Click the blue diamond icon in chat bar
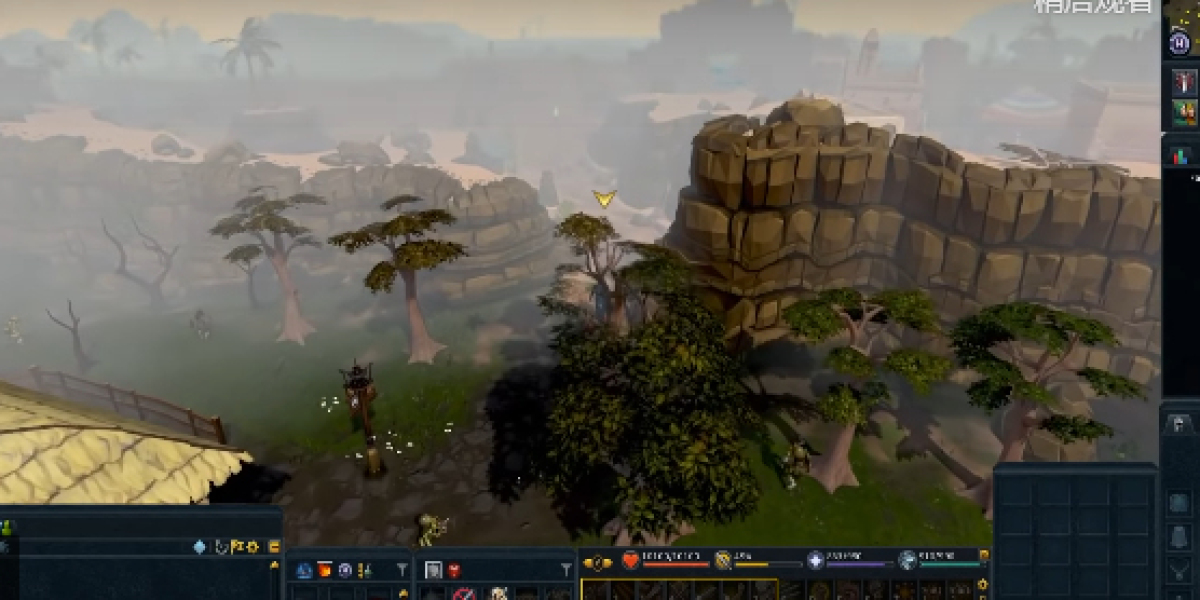Screen dimensions: 1200x600 (x=199, y=547)
